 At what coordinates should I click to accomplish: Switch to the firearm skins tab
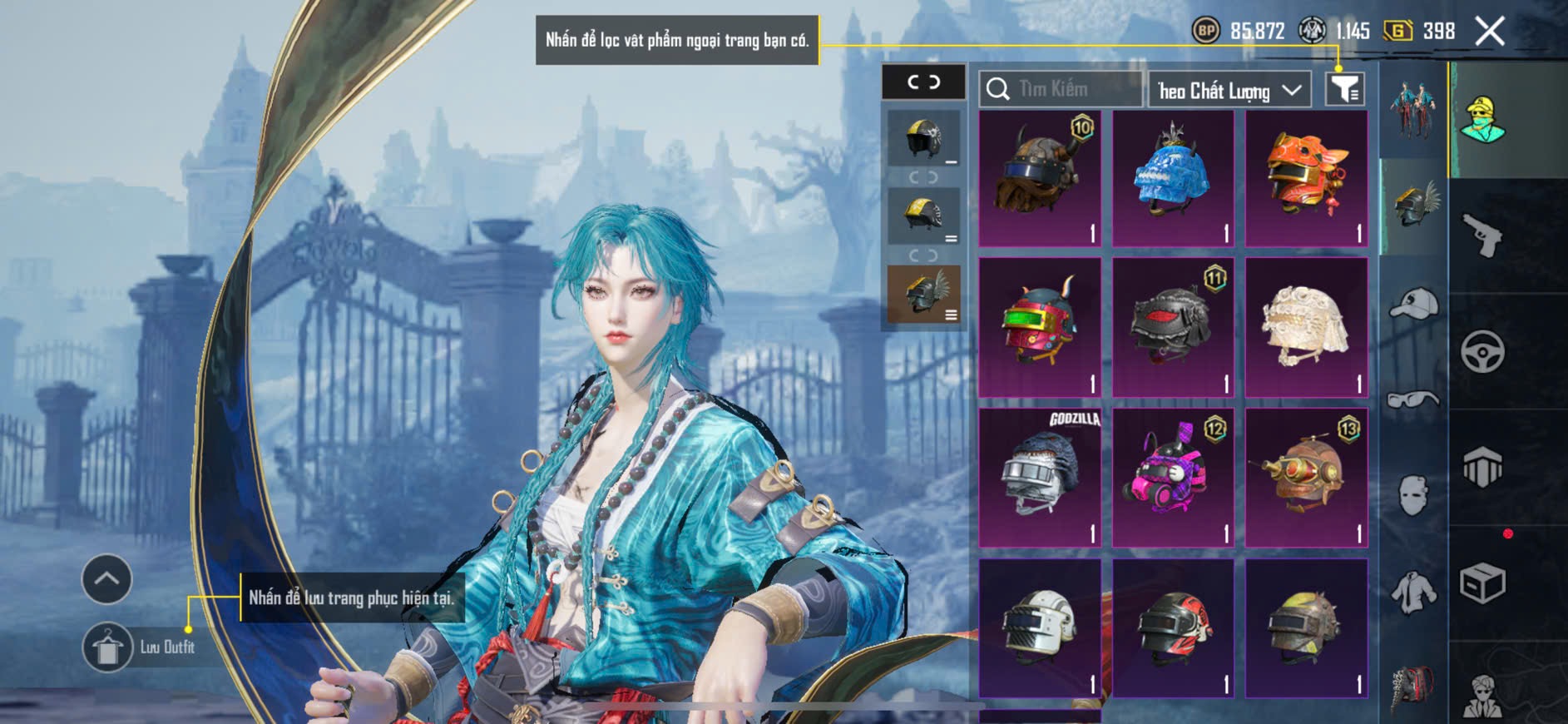click(1482, 236)
